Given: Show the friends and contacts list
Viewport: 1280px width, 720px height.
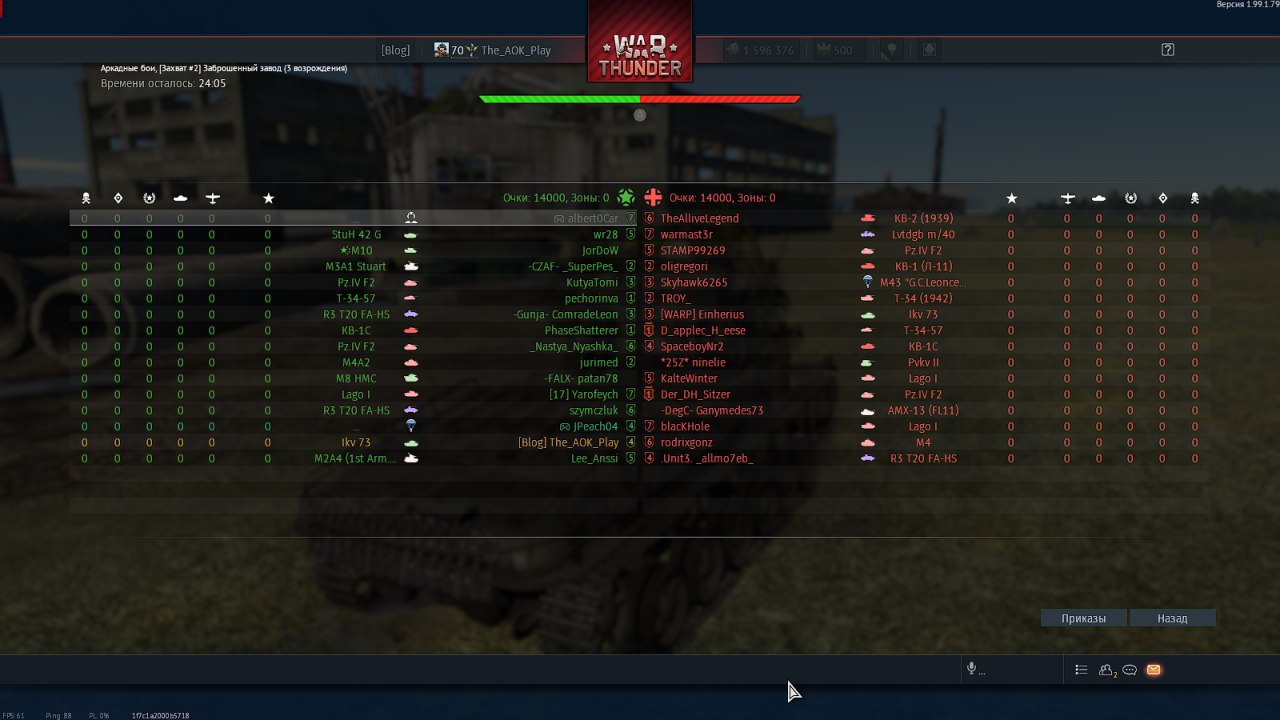Looking at the screenshot, I should click(x=1106, y=670).
